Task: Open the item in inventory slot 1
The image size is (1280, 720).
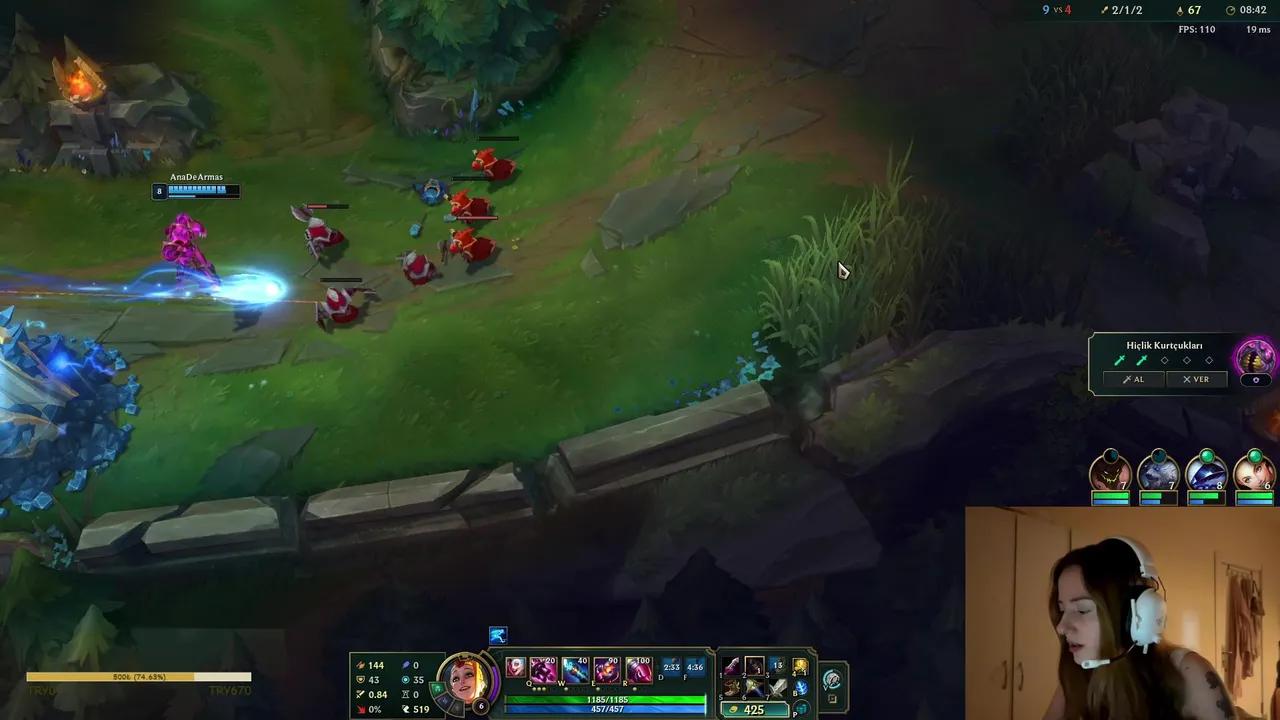Action: [730, 667]
